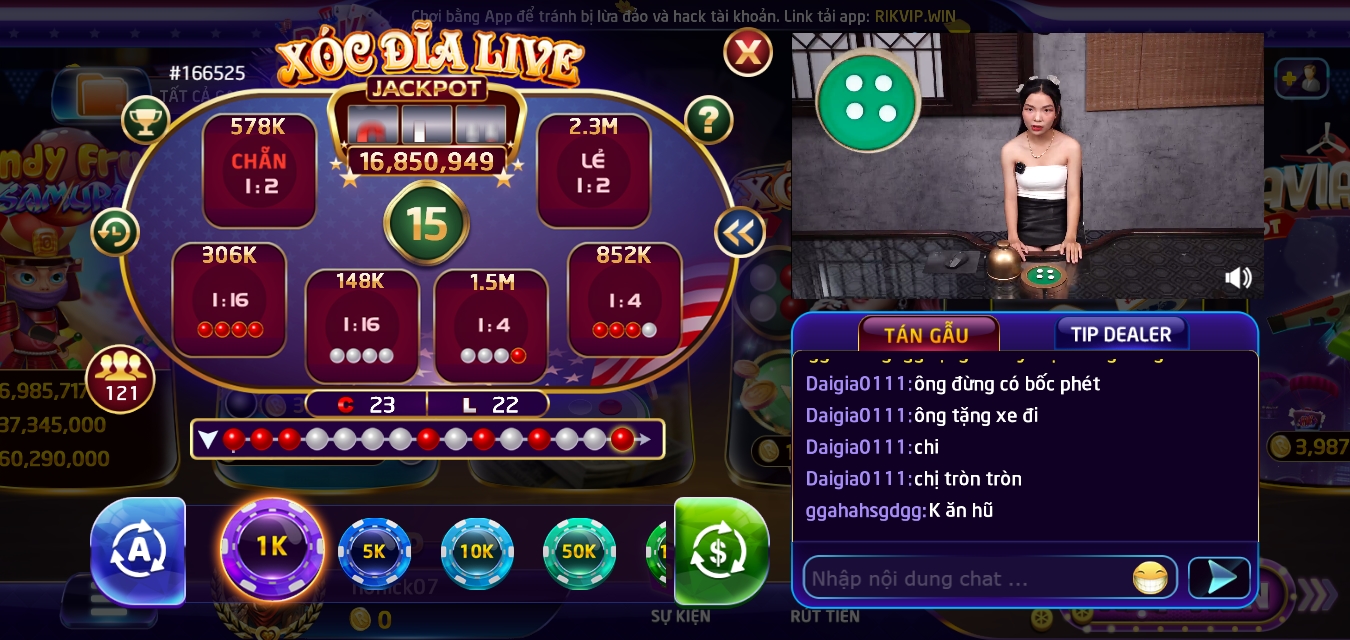Viewport: 1350px width, 640px height.
Task: Show bet history clock icon
Action: click(115, 232)
